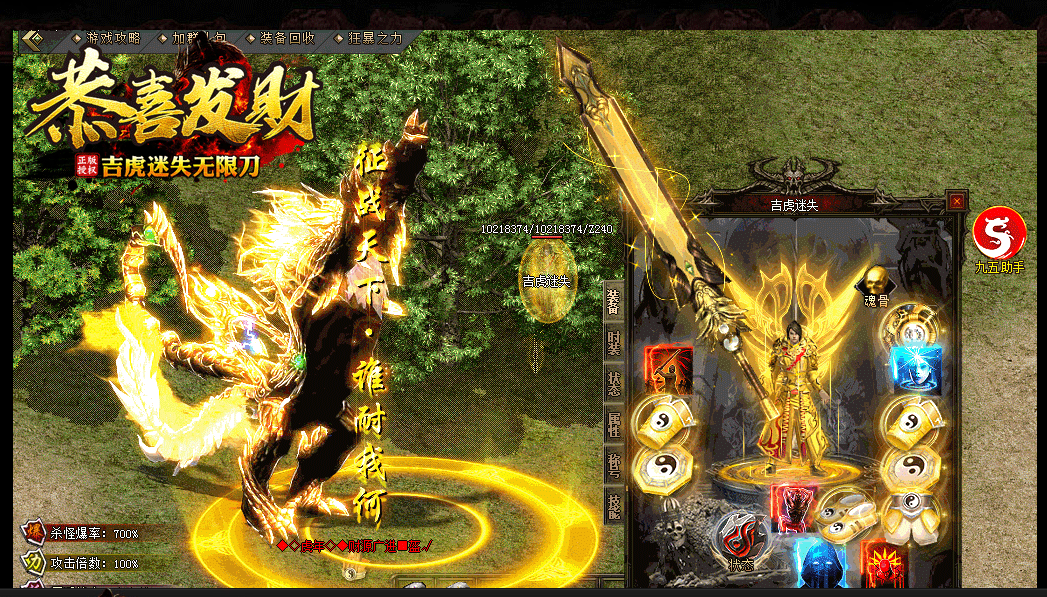Switch to the 称号 title tab
Image resolution: width=1047 pixels, height=597 pixels.
tap(614, 466)
